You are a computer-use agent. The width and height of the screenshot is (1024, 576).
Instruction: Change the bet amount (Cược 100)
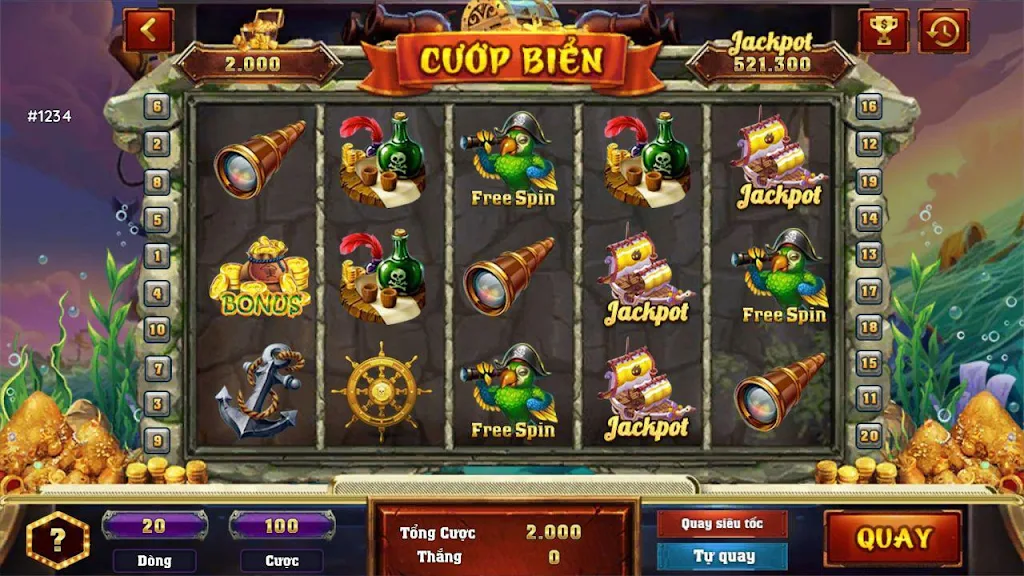(281, 526)
